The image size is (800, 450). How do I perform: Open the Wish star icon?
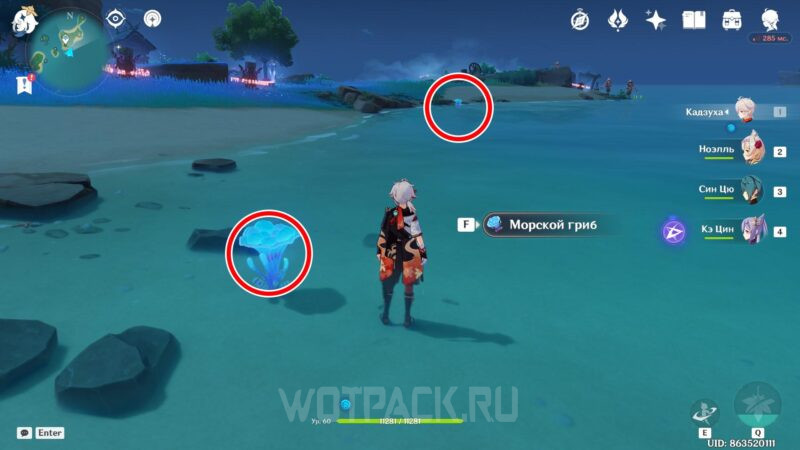pos(656,19)
